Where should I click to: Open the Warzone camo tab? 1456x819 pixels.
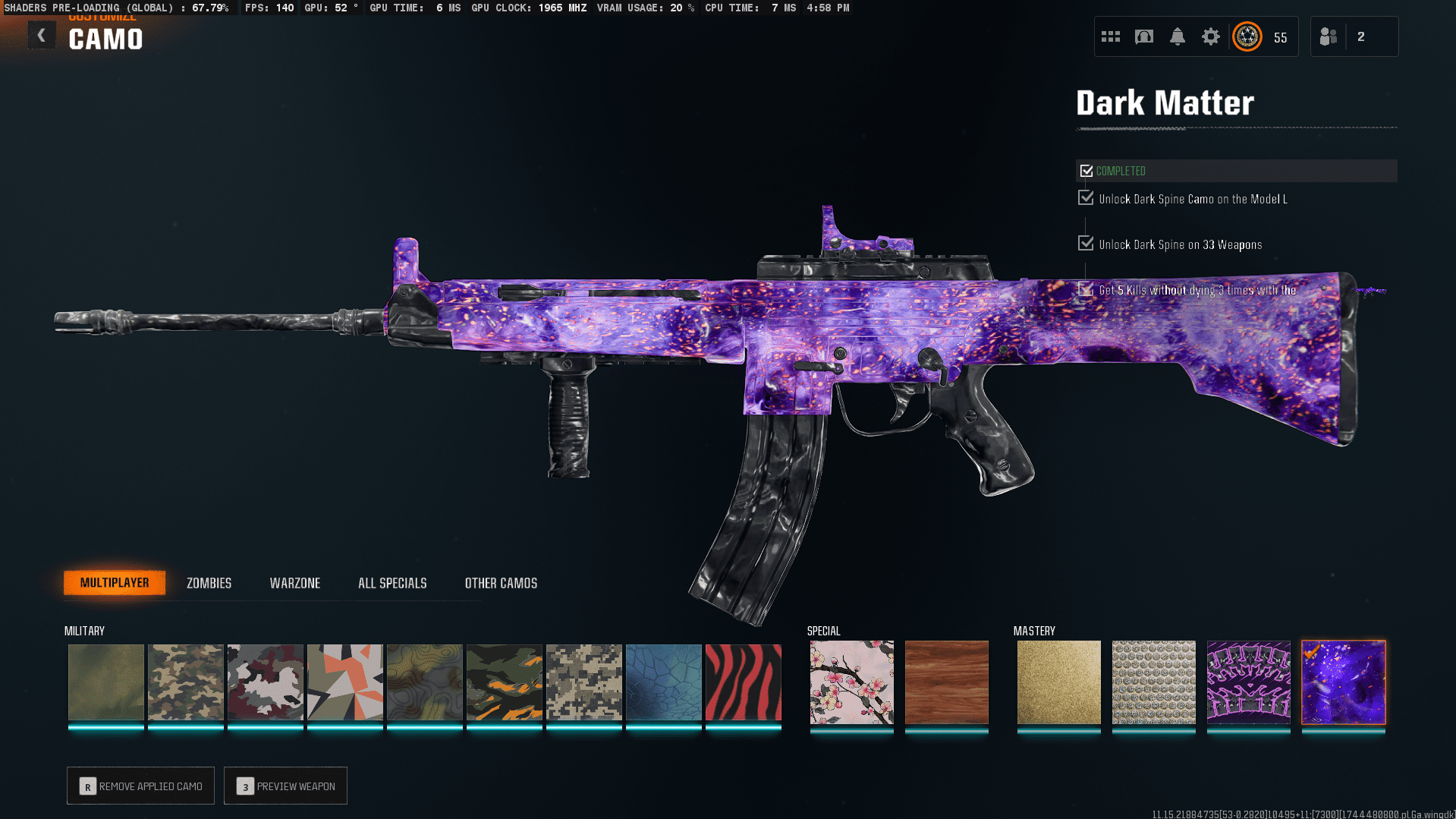pyautogui.click(x=294, y=583)
